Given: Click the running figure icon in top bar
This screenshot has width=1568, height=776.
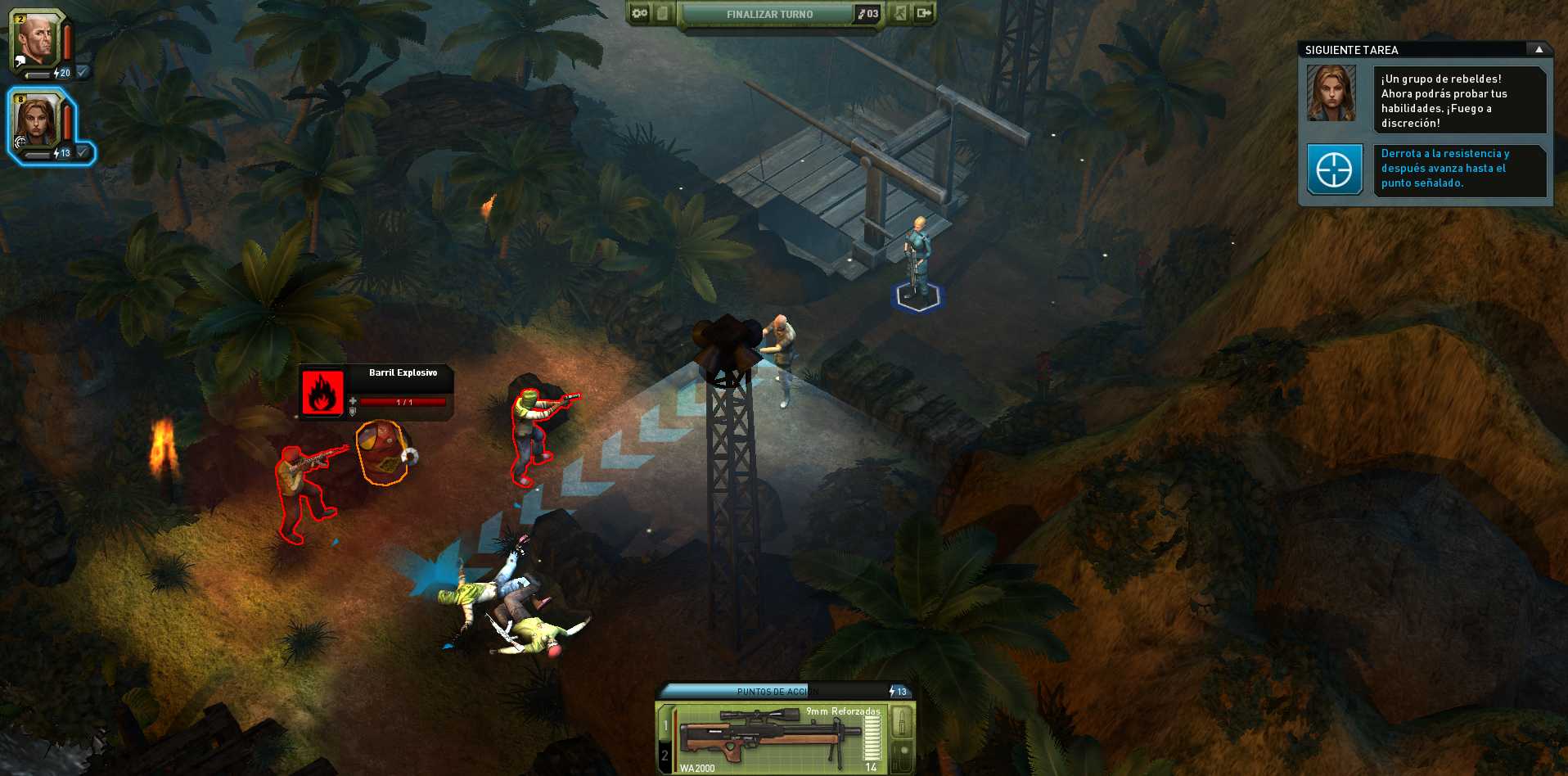Looking at the screenshot, I should [900, 13].
